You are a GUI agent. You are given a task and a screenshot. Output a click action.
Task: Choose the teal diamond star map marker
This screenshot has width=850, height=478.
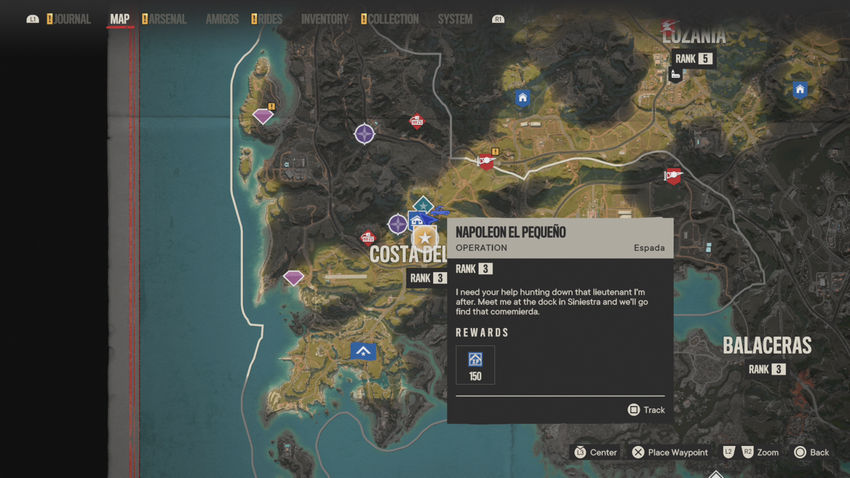point(423,205)
